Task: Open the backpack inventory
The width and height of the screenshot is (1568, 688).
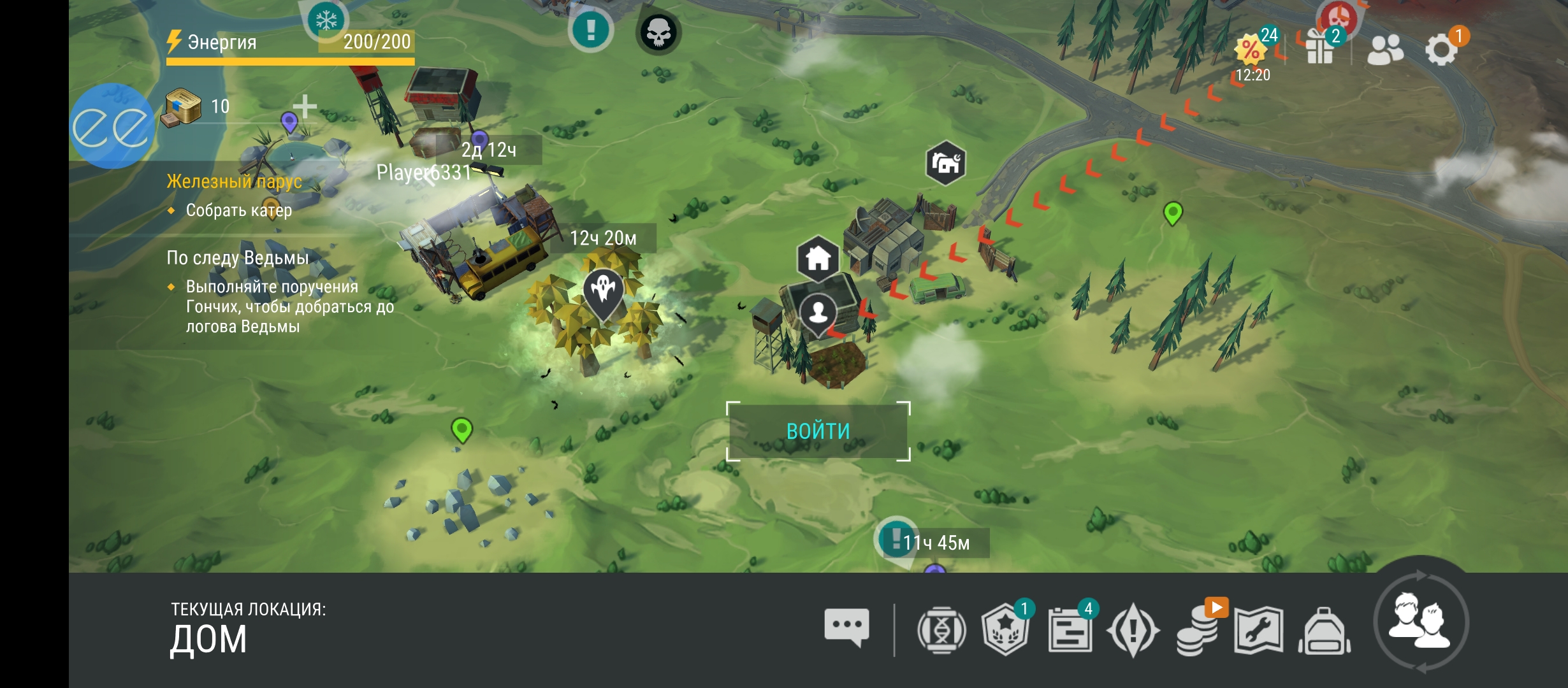Action: [x=1325, y=631]
